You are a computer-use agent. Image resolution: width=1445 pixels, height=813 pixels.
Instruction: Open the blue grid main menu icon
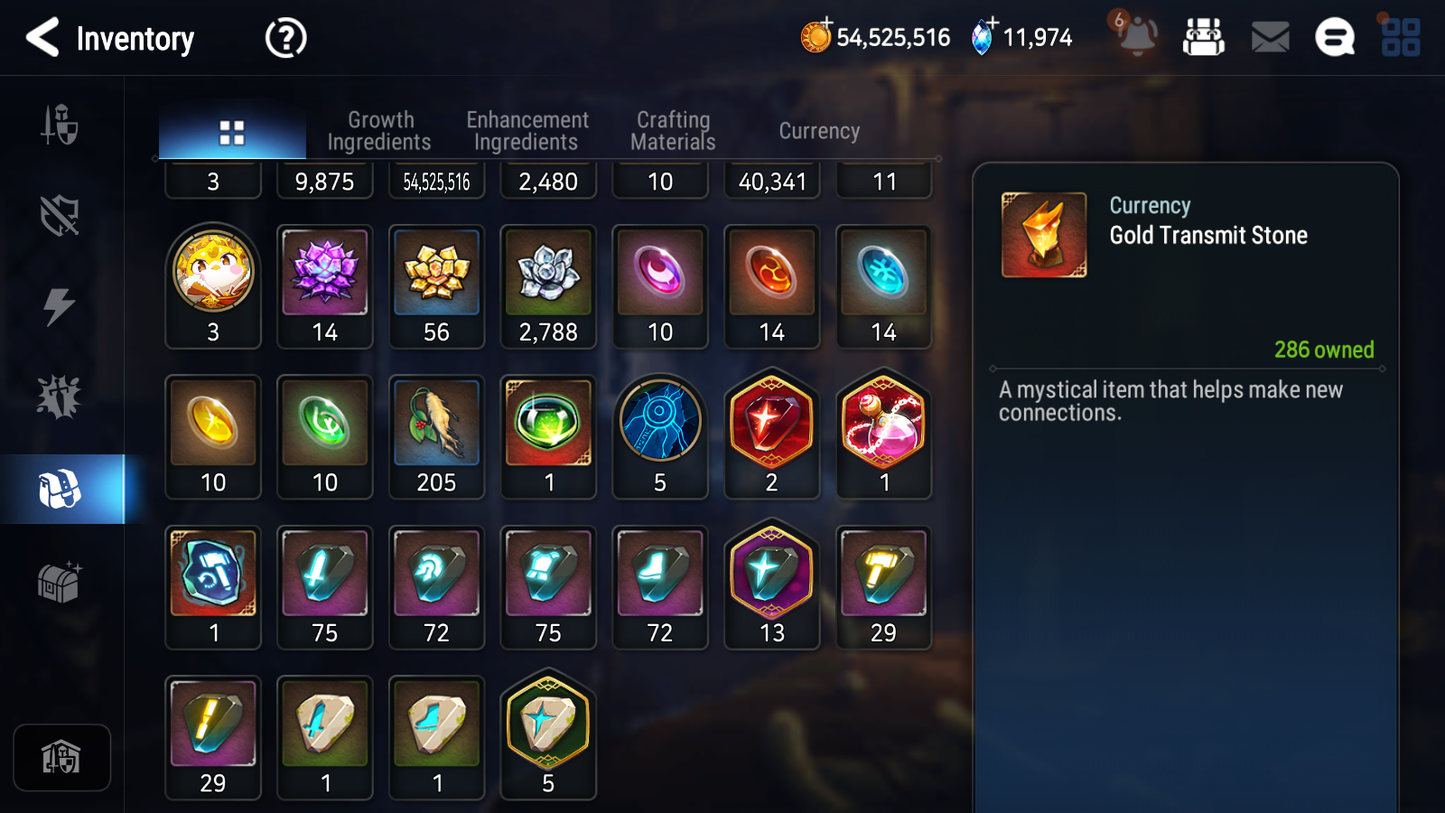(x=1399, y=37)
